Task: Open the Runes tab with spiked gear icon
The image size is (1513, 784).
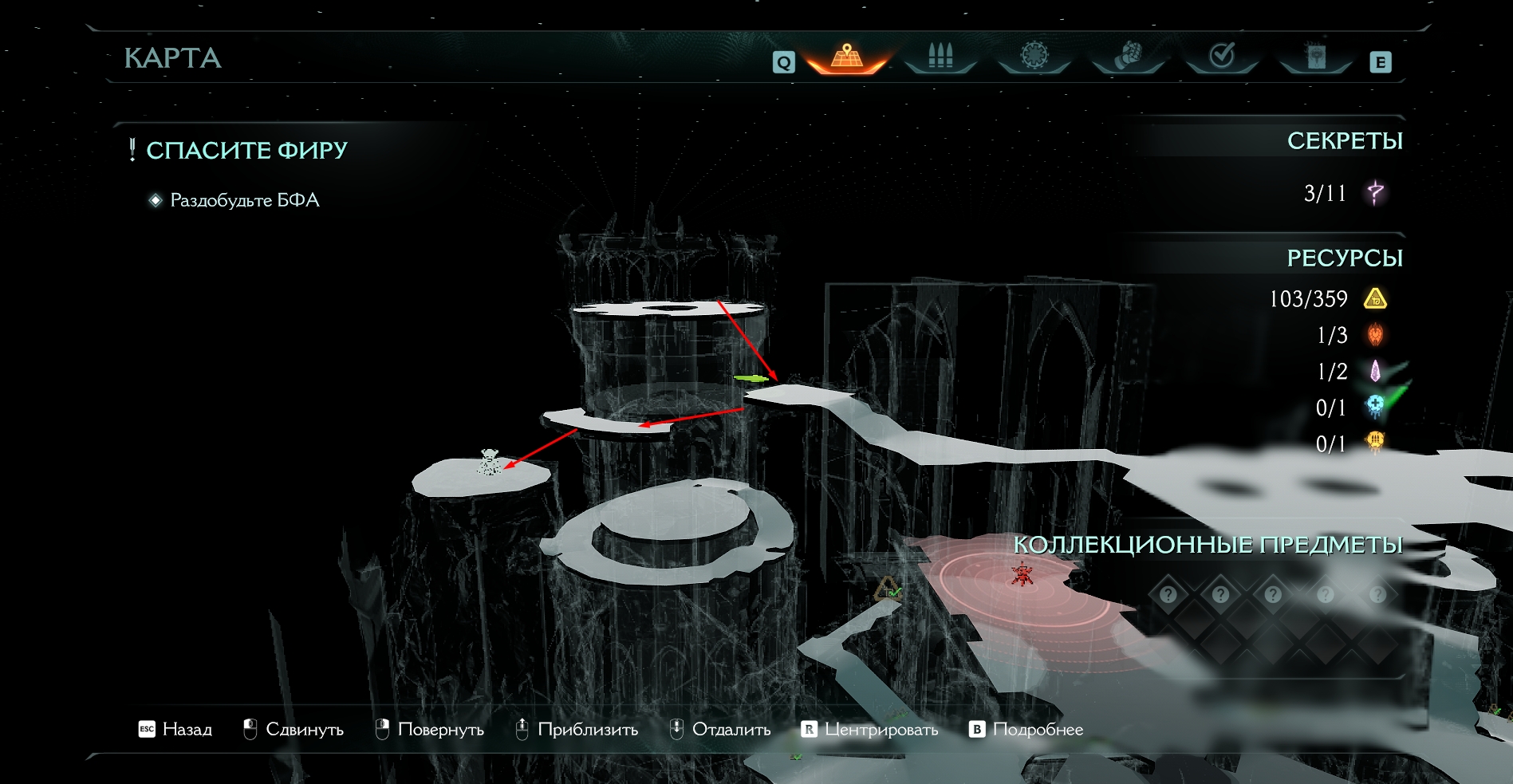Action: pyautogui.click(x=1034, y=57)
